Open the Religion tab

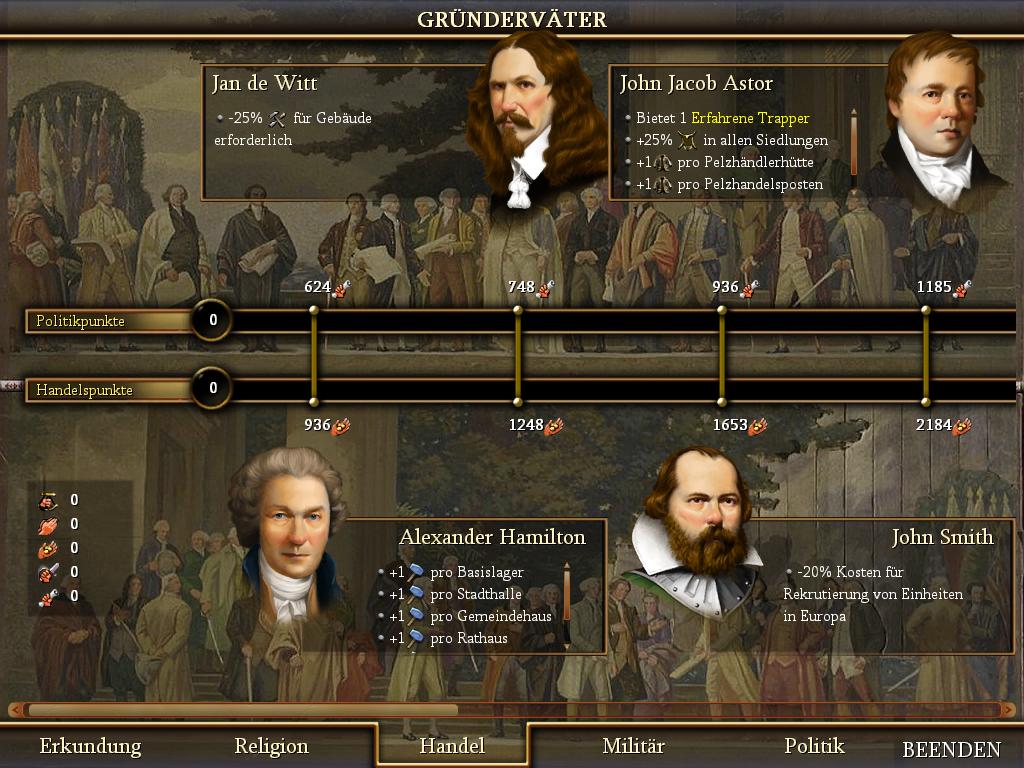271,746
